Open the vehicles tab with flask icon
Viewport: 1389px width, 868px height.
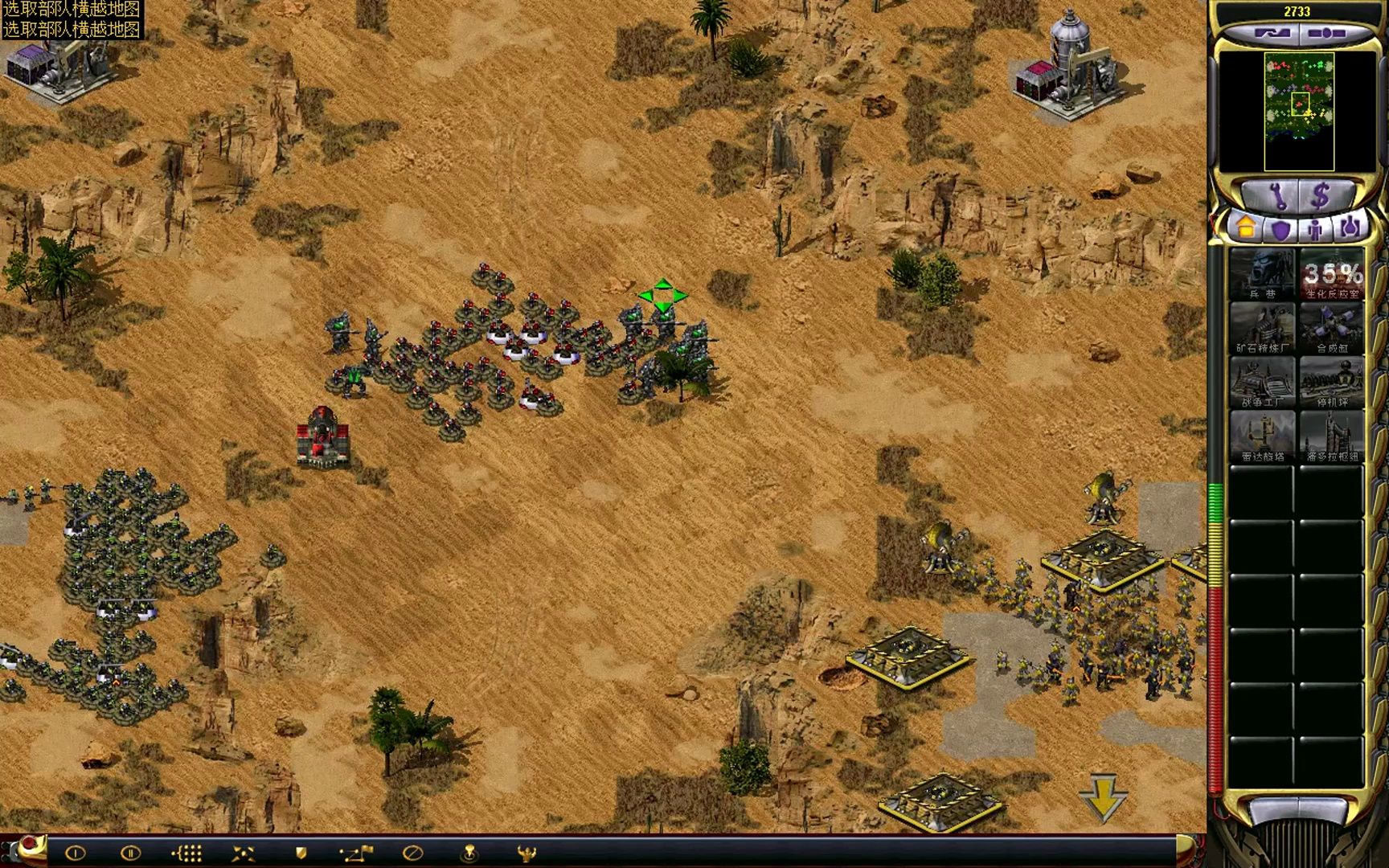(1350, 229)
